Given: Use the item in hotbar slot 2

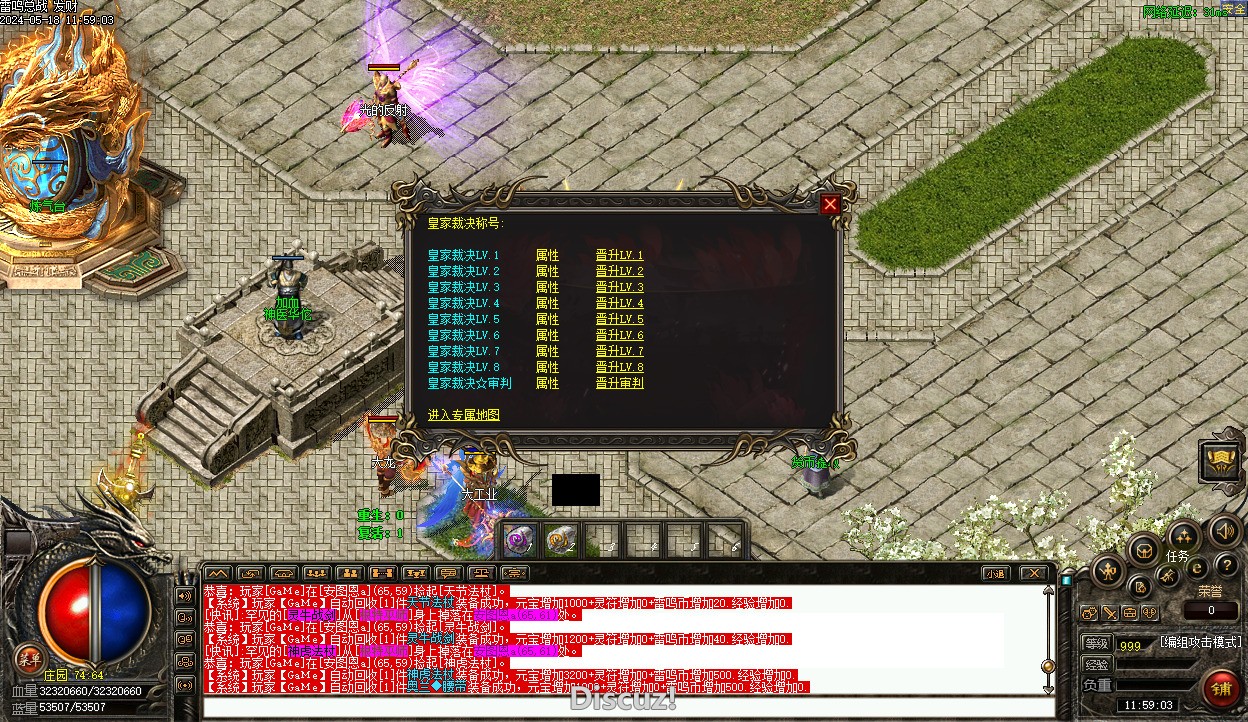Looking at the screenshot, I should [560, 540].
